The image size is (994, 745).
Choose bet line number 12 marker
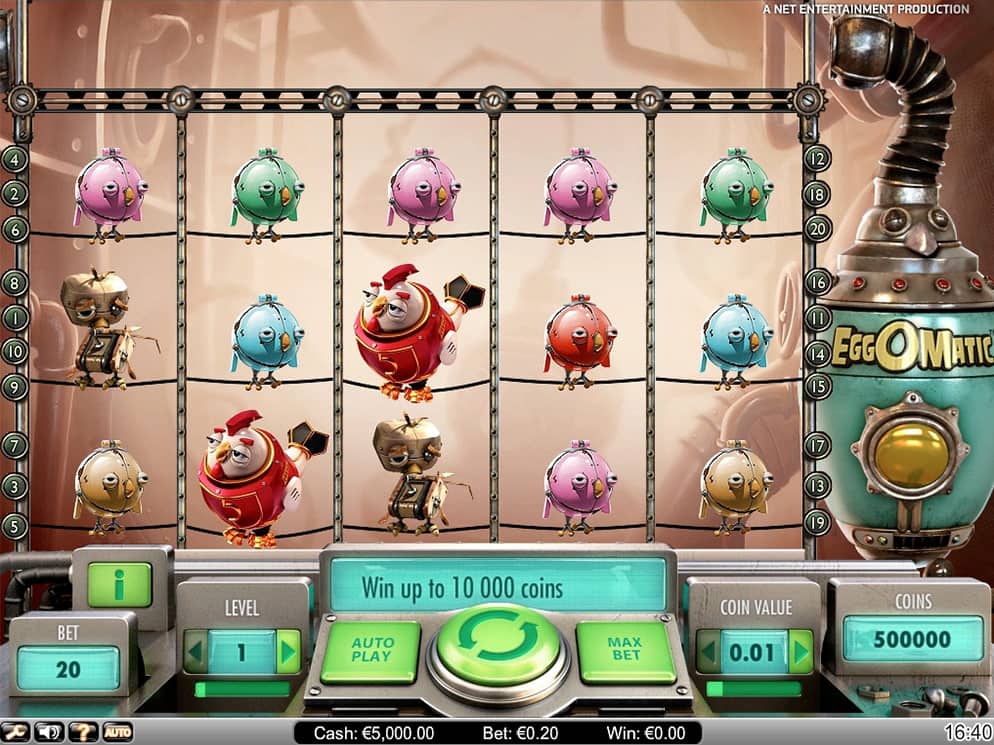(818, 158)
